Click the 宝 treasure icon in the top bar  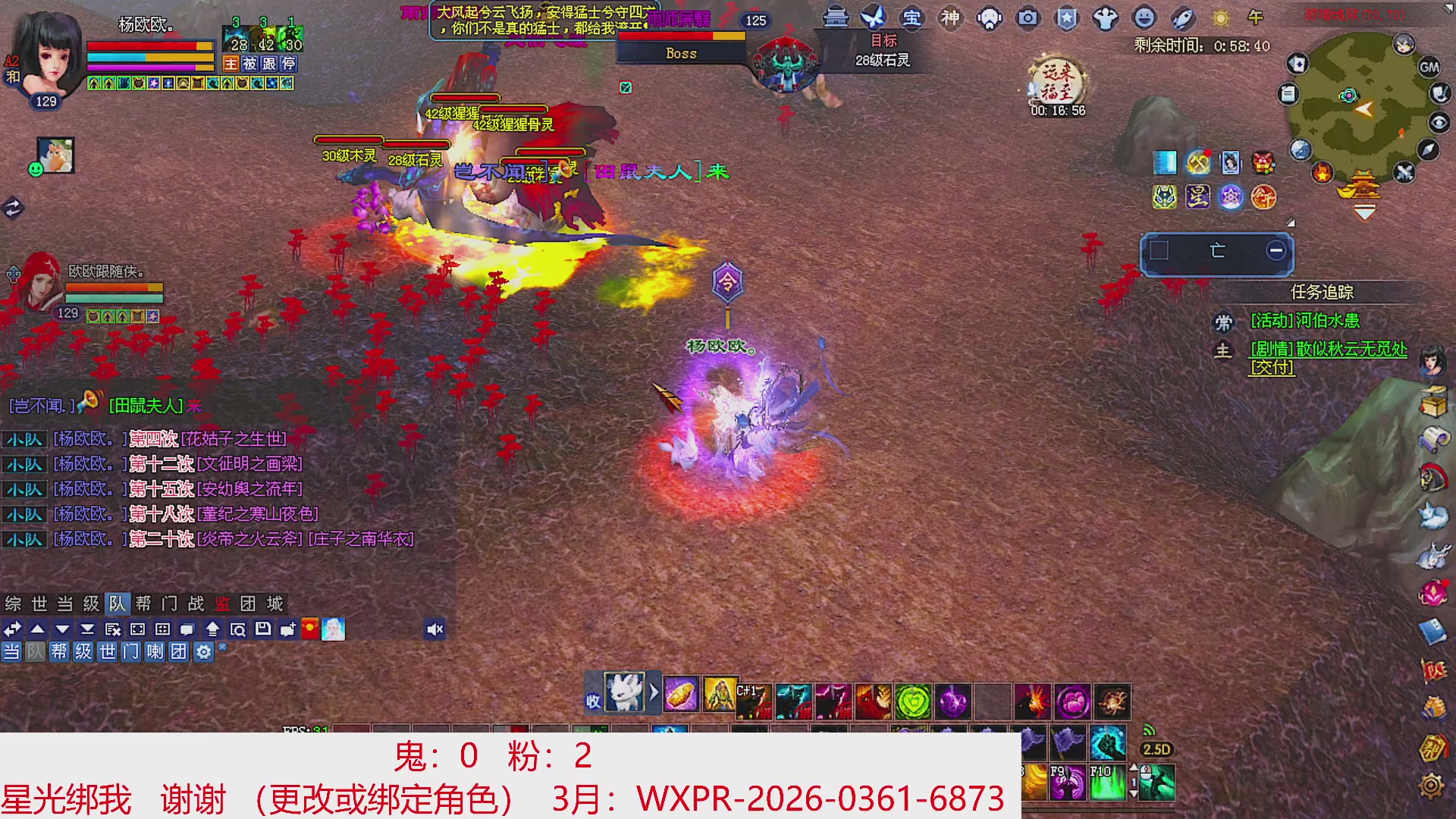tap(912, 19)
